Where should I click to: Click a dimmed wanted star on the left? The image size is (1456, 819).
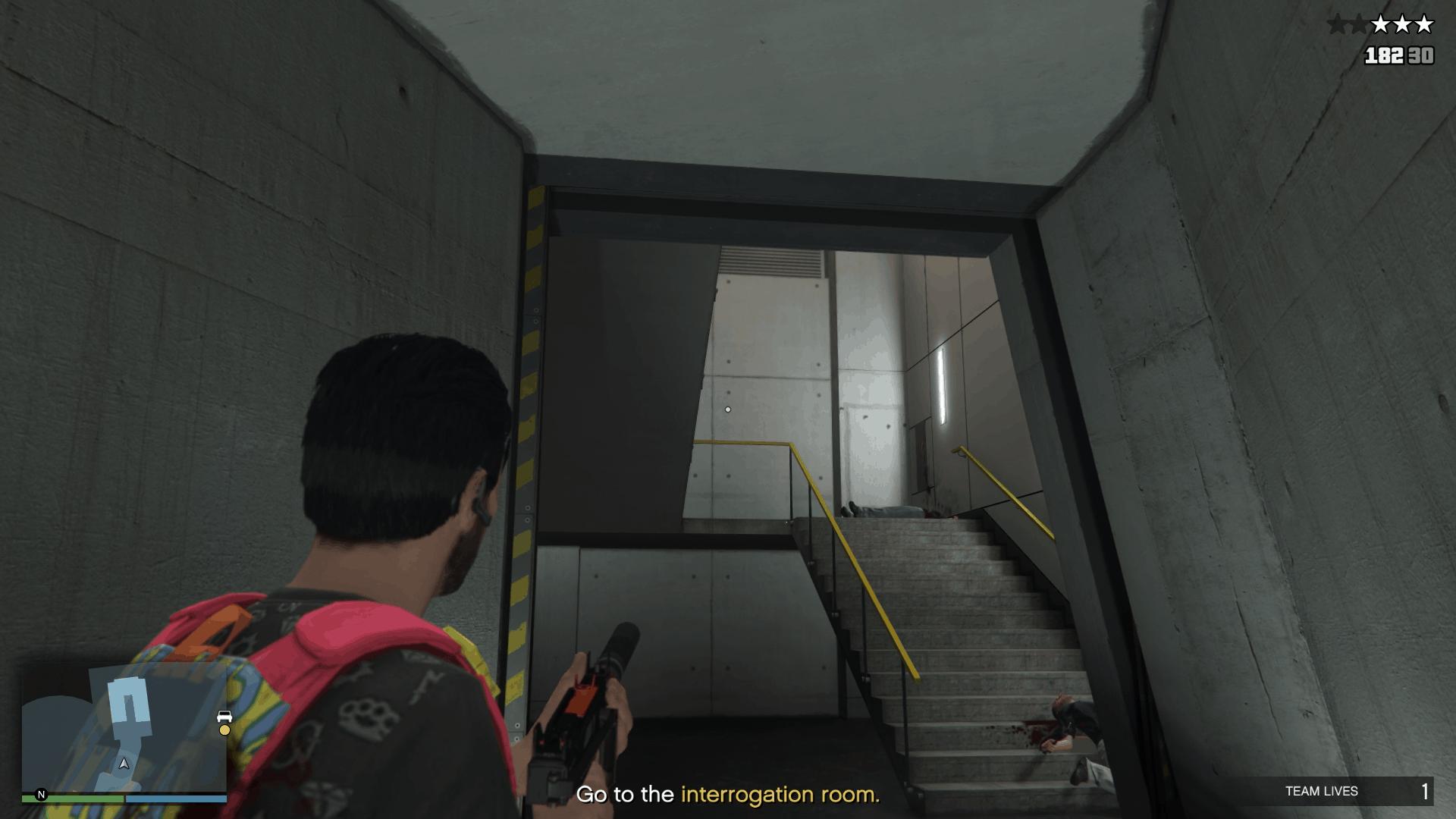tap(1338, 23)
